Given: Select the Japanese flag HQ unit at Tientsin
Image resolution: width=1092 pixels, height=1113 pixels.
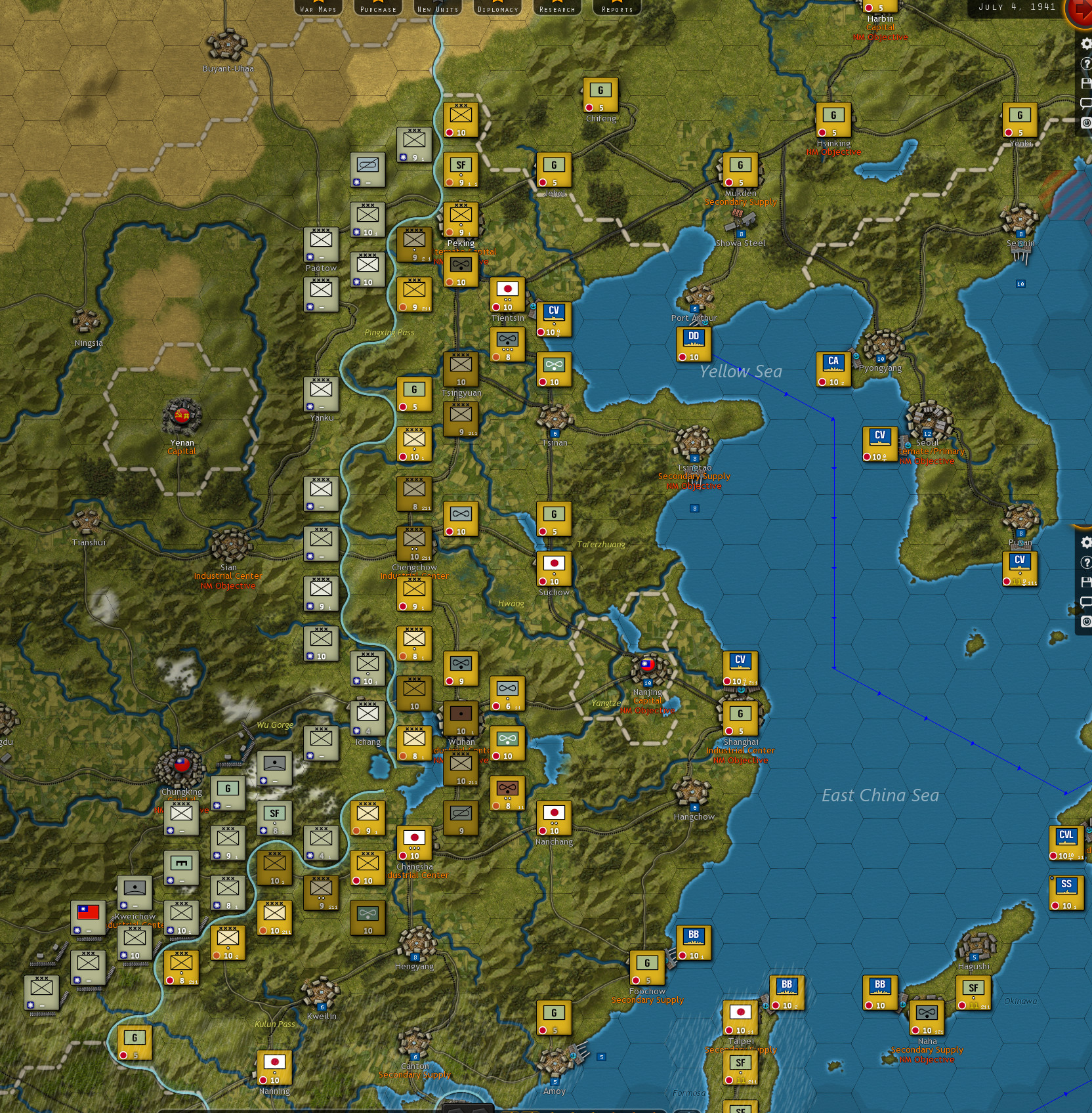Looking at the screenshot, I should click(x=508, y=293).
